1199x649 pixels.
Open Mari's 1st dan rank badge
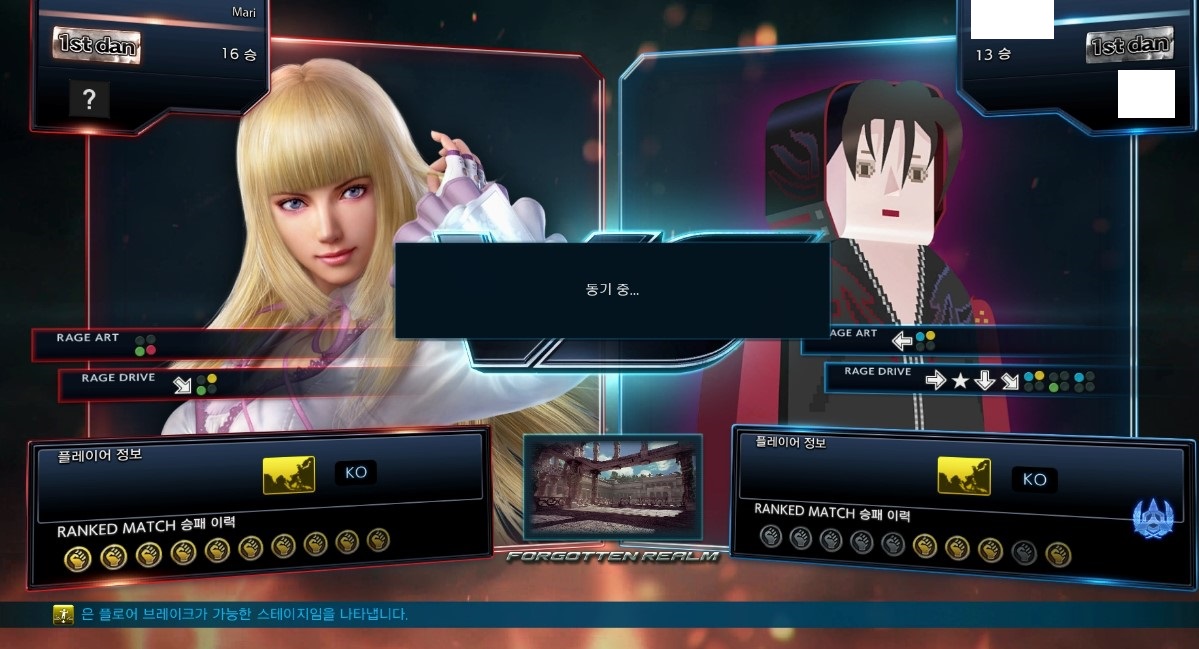[96, 45]
